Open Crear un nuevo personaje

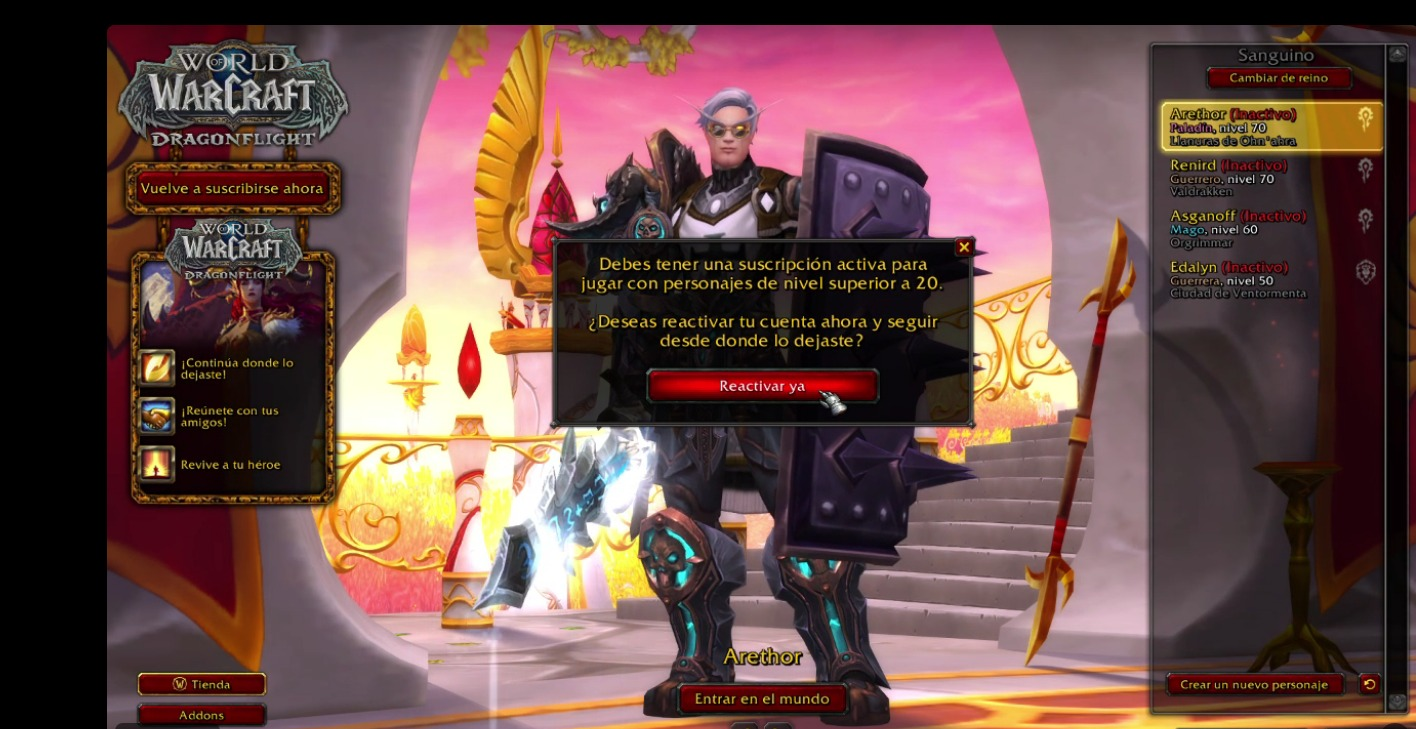pyautogui.click(x=1254, y=685)
